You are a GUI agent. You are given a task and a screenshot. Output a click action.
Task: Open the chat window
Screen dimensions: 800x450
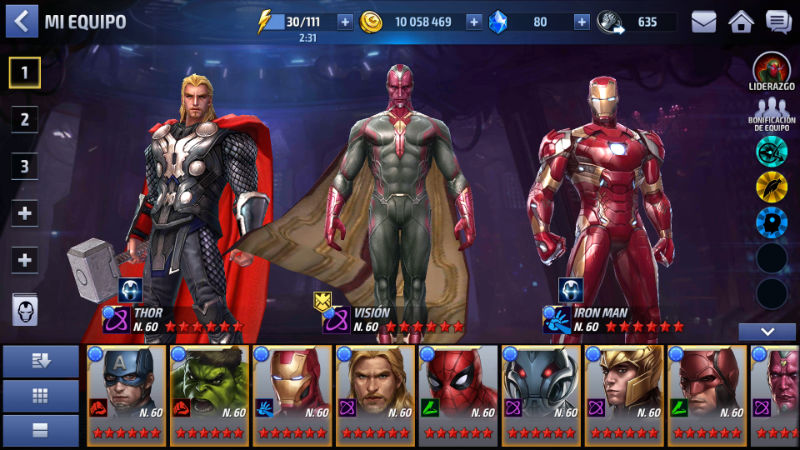pyautogui.click(x=778, y=21)
